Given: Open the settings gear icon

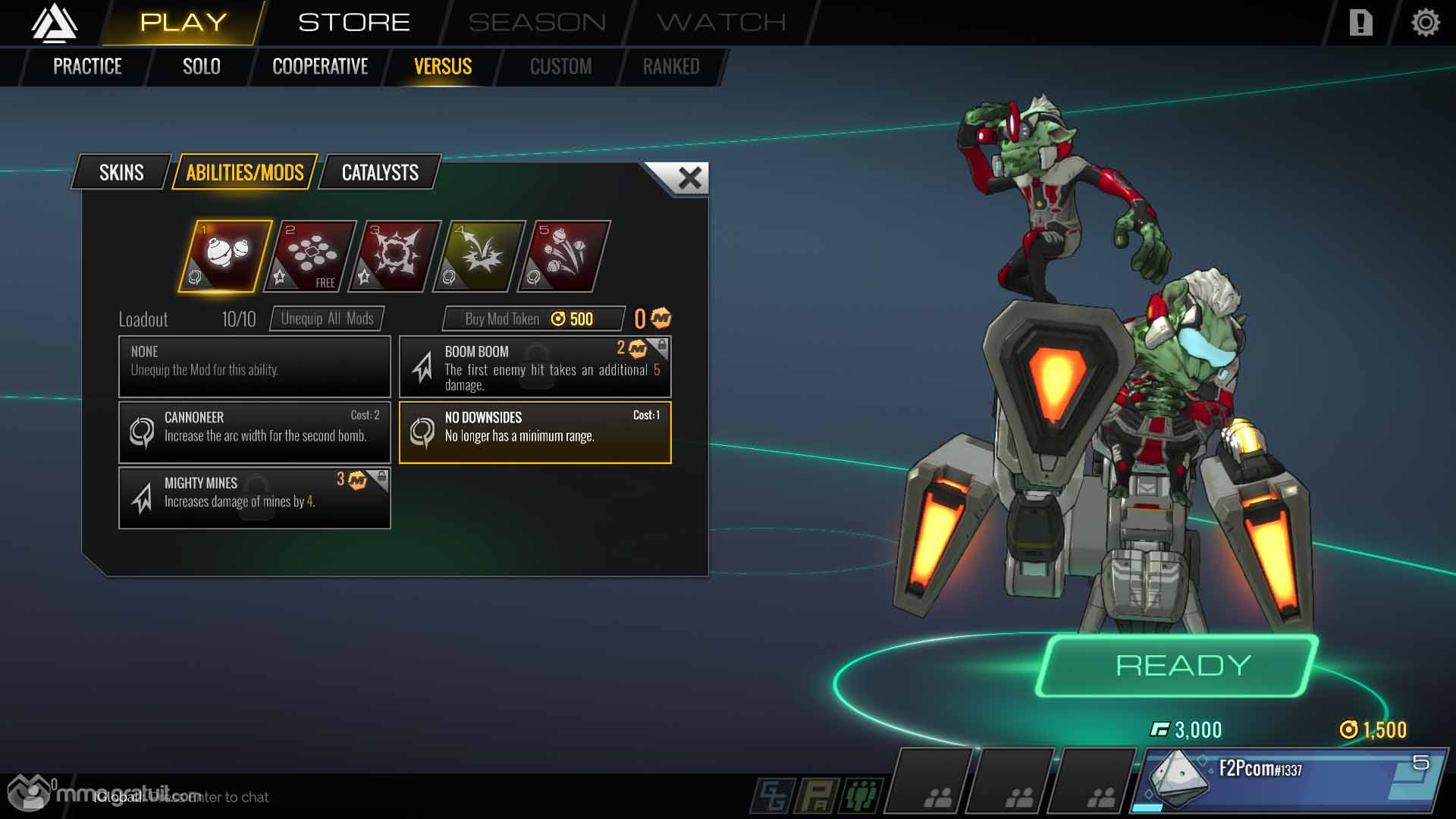Looking at the screenshot, I should [1425, 23].
